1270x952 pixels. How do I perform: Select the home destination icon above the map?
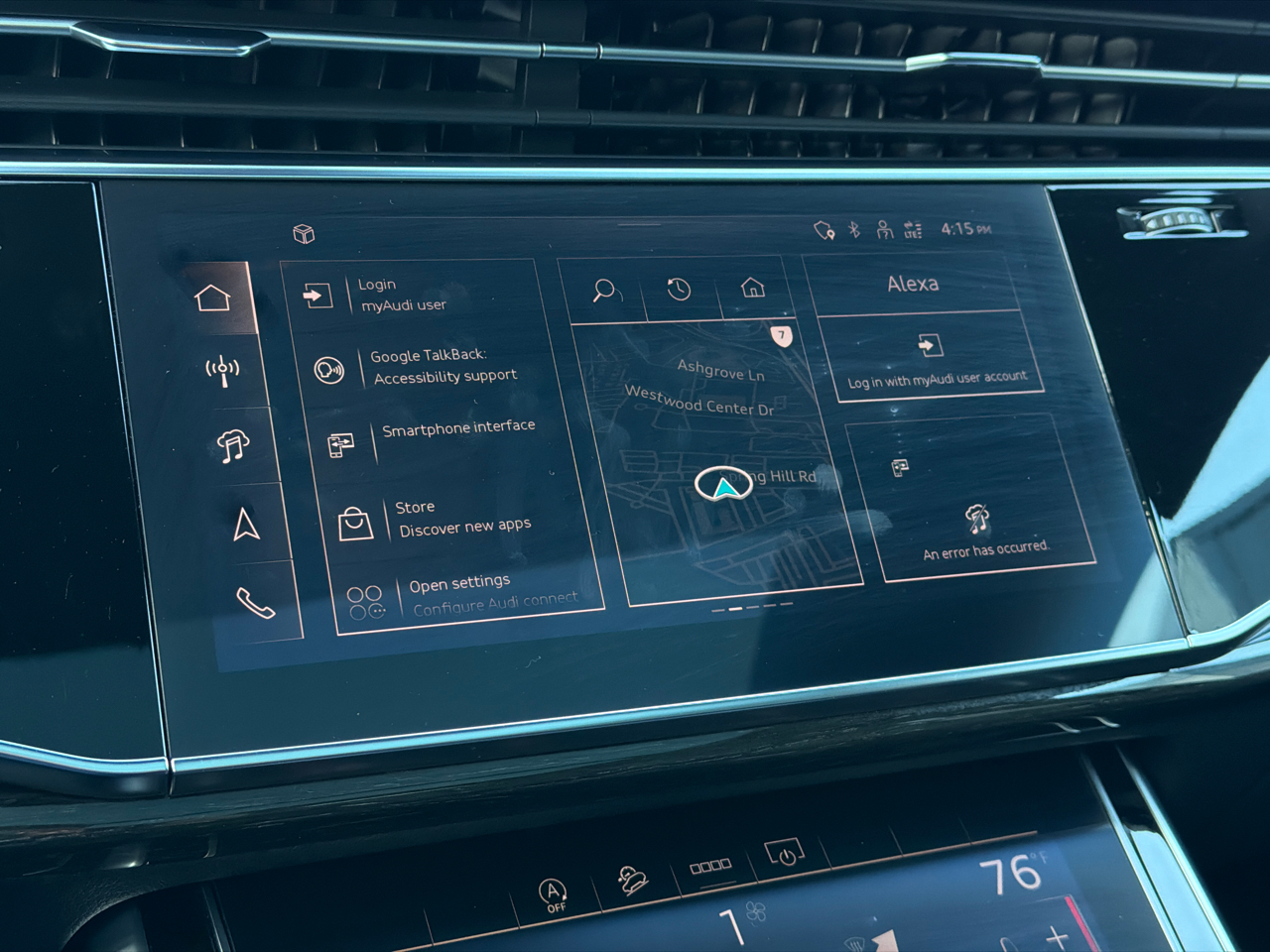[x=754, y=286]
